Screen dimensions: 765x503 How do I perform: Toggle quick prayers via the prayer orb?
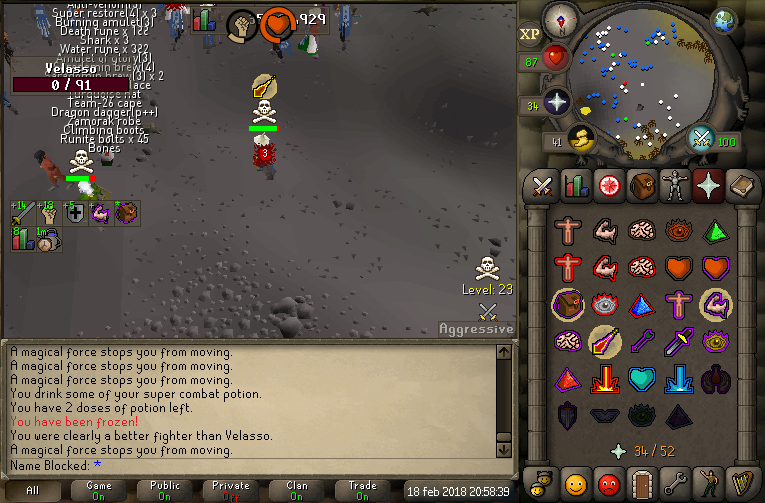point(555,101)
